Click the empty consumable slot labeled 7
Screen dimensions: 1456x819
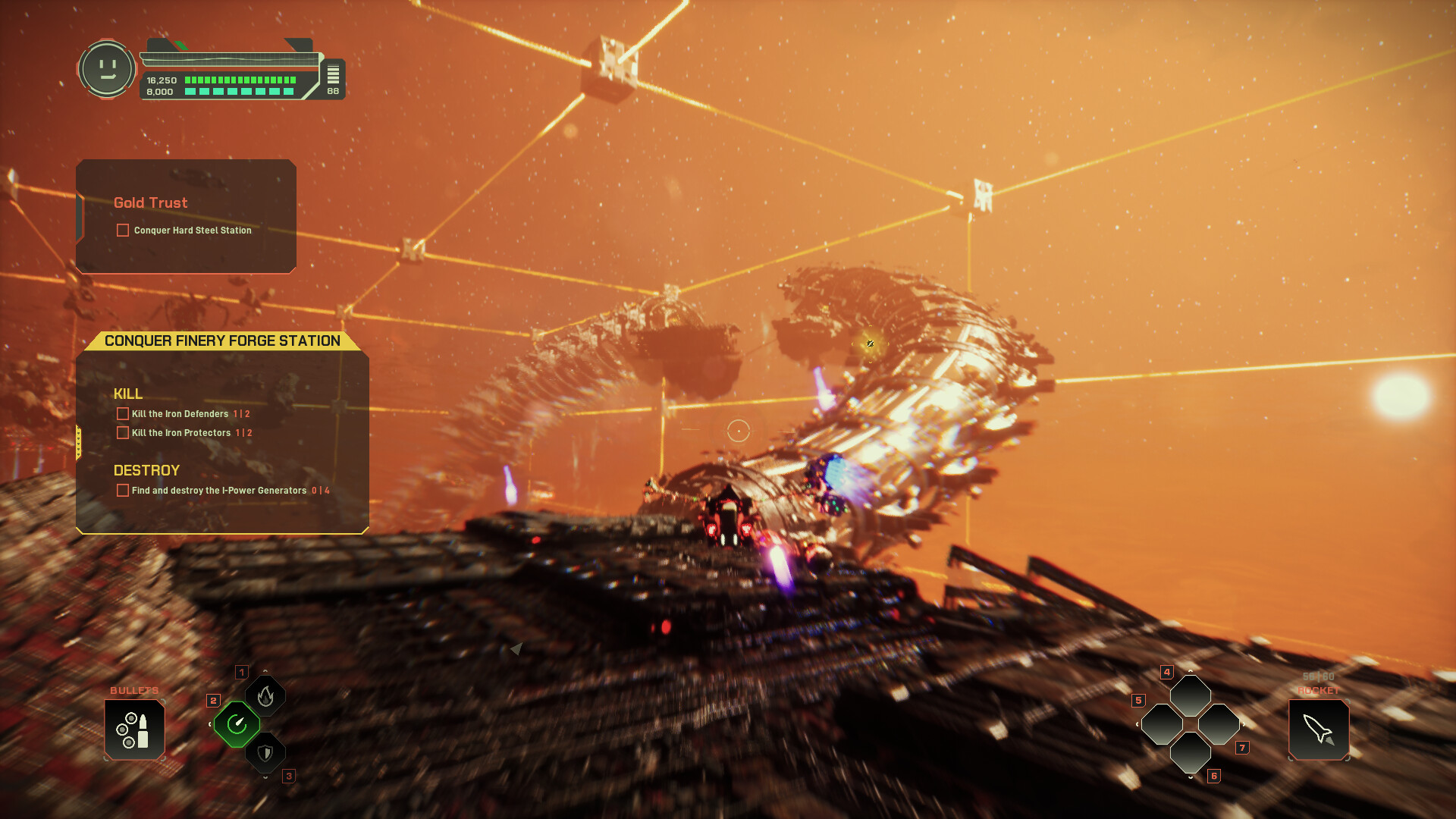click(1217, 725)
